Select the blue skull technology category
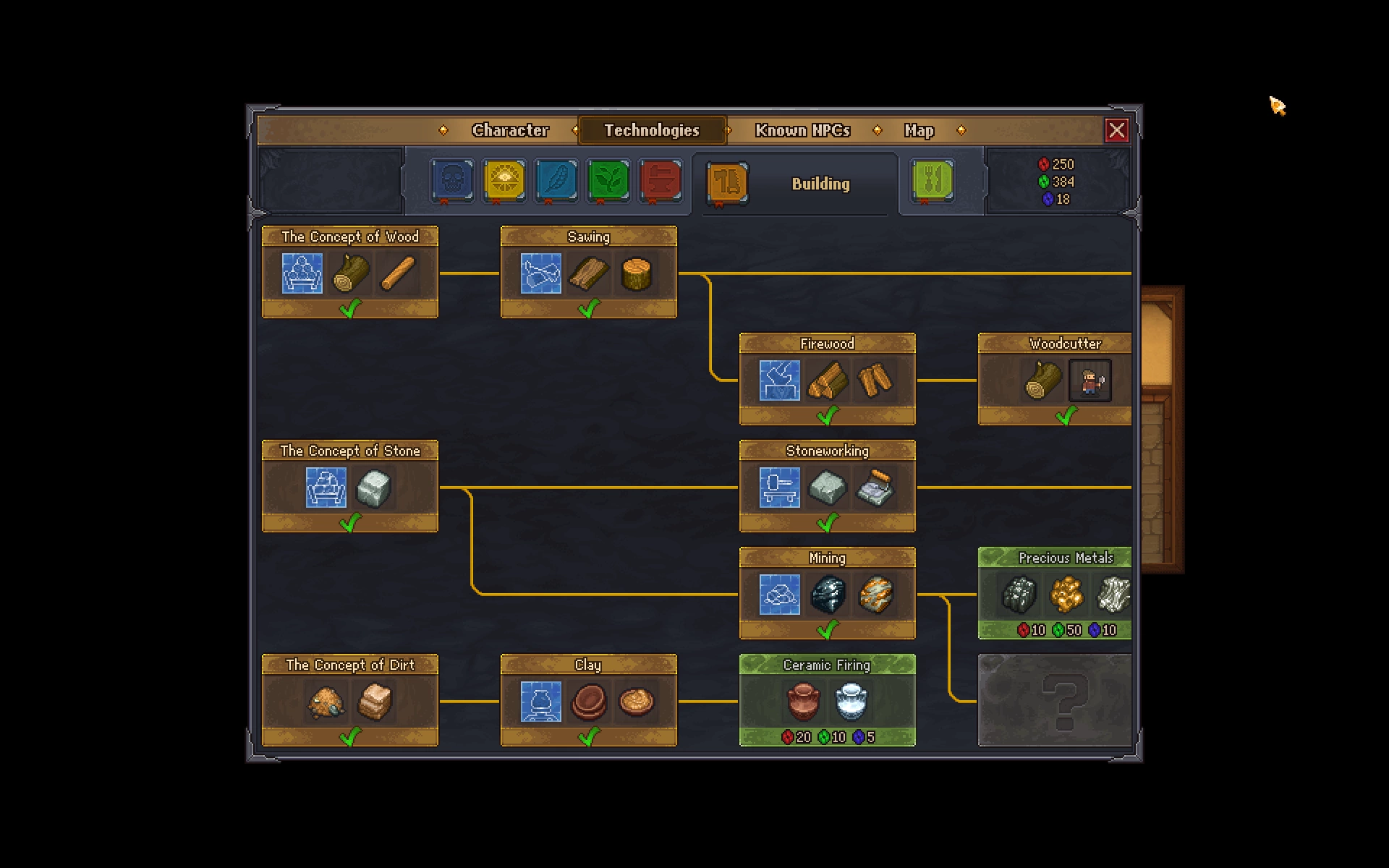This screenshot has height=868, width=1389. point(453,180)
